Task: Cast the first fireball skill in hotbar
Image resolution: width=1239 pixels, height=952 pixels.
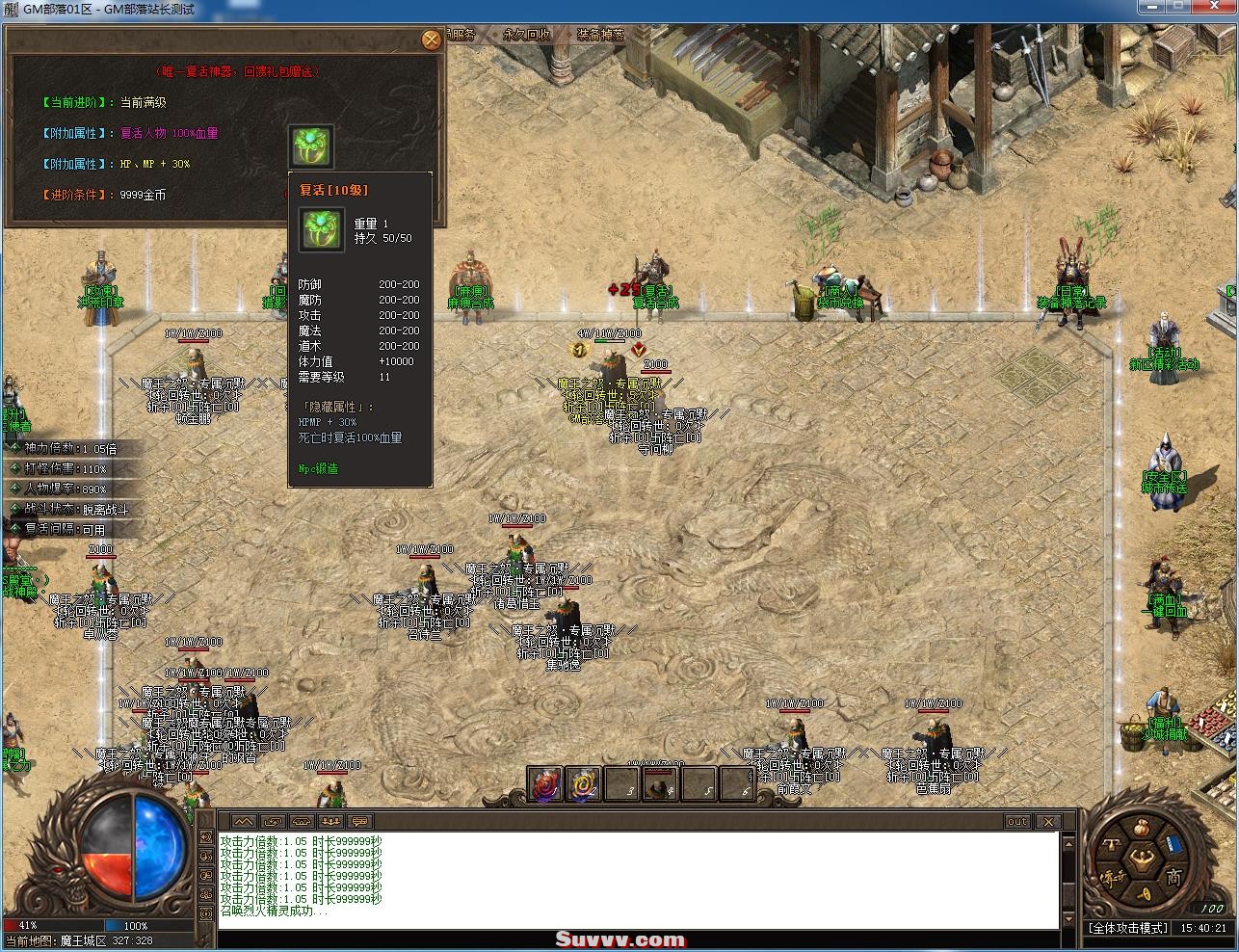Action: pyautogui.click(x=545, y=783)
